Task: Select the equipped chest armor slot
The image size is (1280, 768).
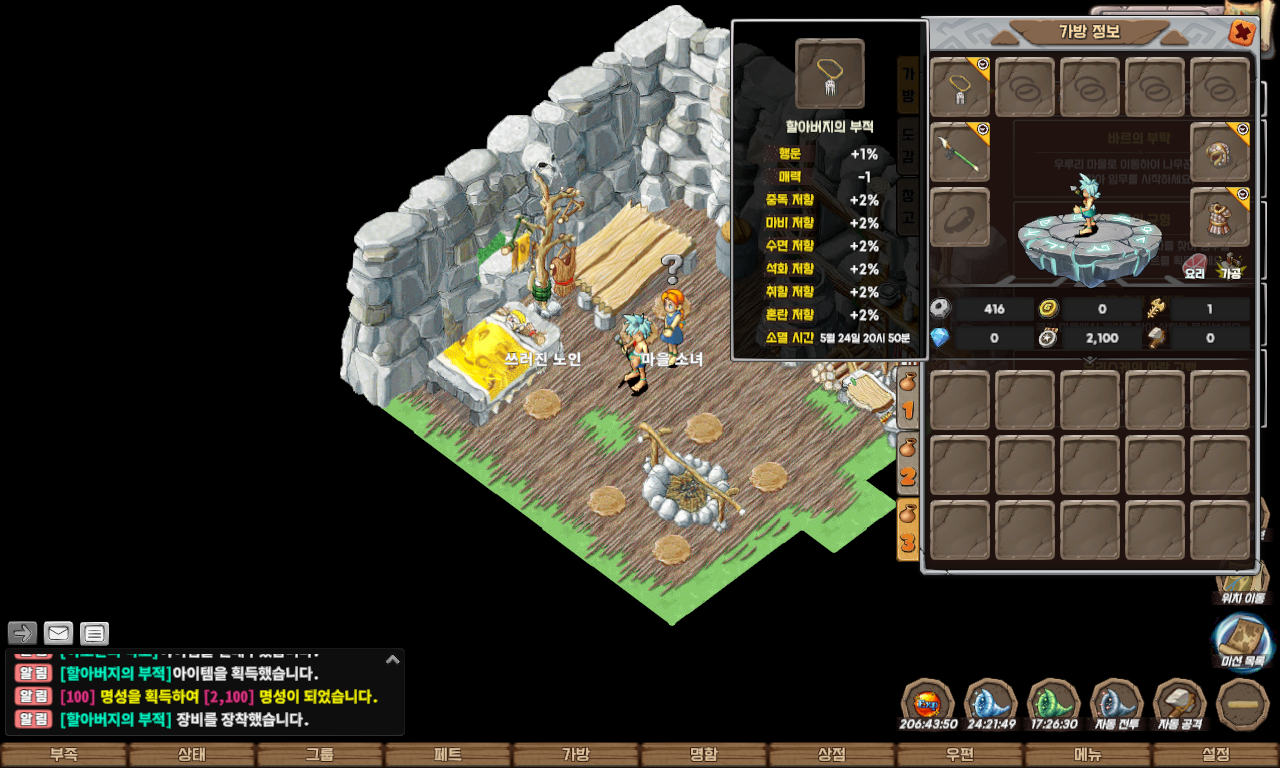Action: [1220, 217]
